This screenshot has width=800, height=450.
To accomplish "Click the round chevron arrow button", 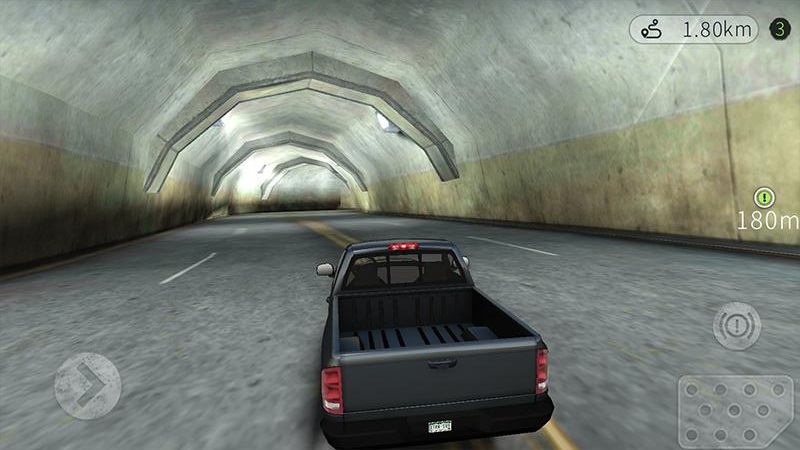I will click(87, 385).
